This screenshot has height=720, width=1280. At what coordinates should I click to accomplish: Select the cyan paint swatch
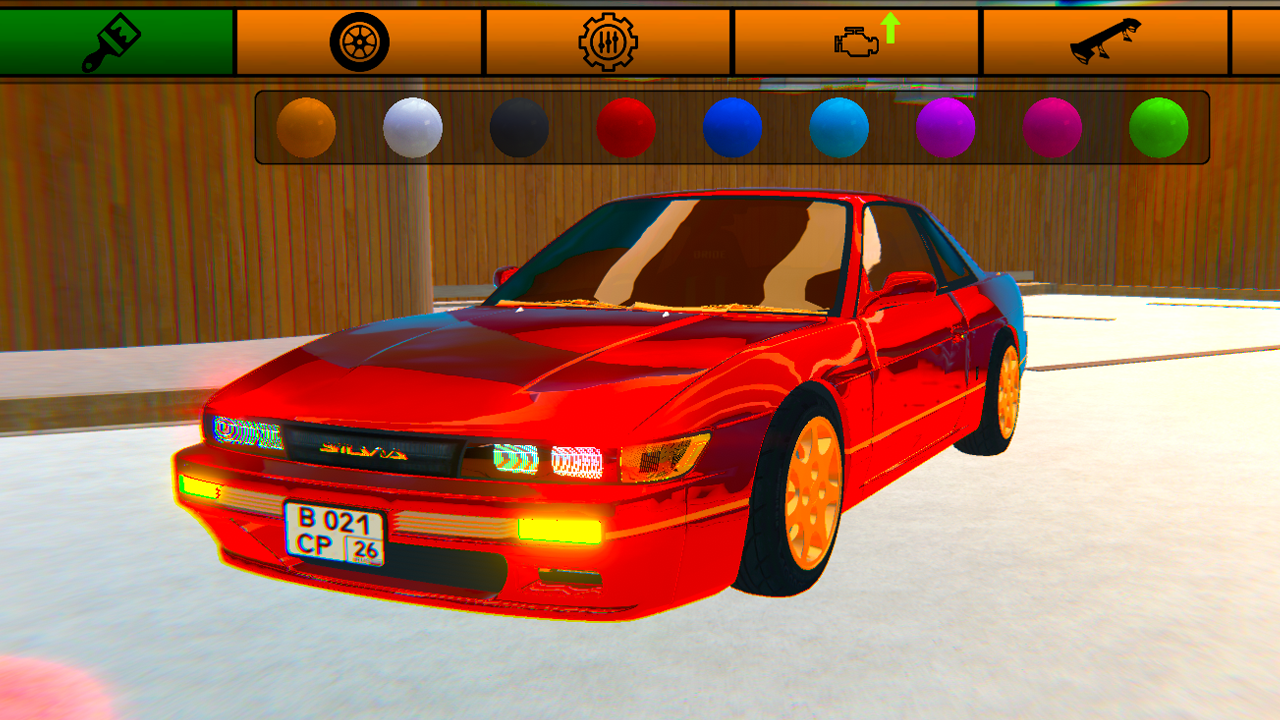tap(841, 127)
